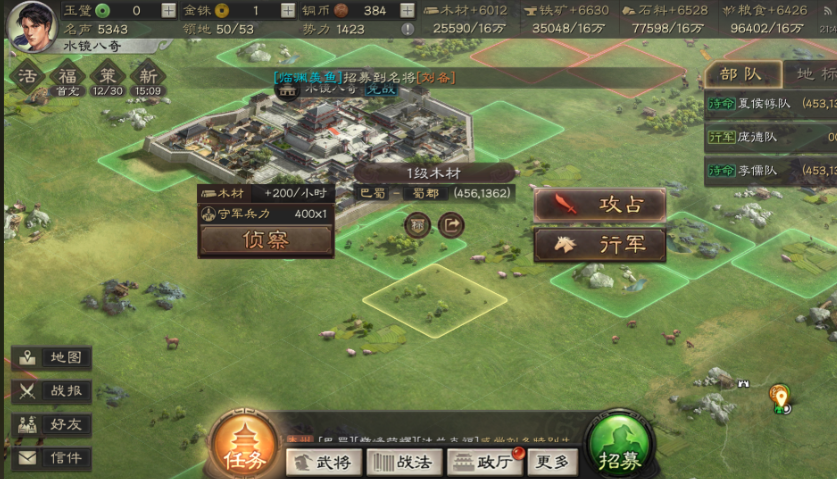Open the green 招募 recruit button
837x479 pixels.
click(x=620, y=448)
